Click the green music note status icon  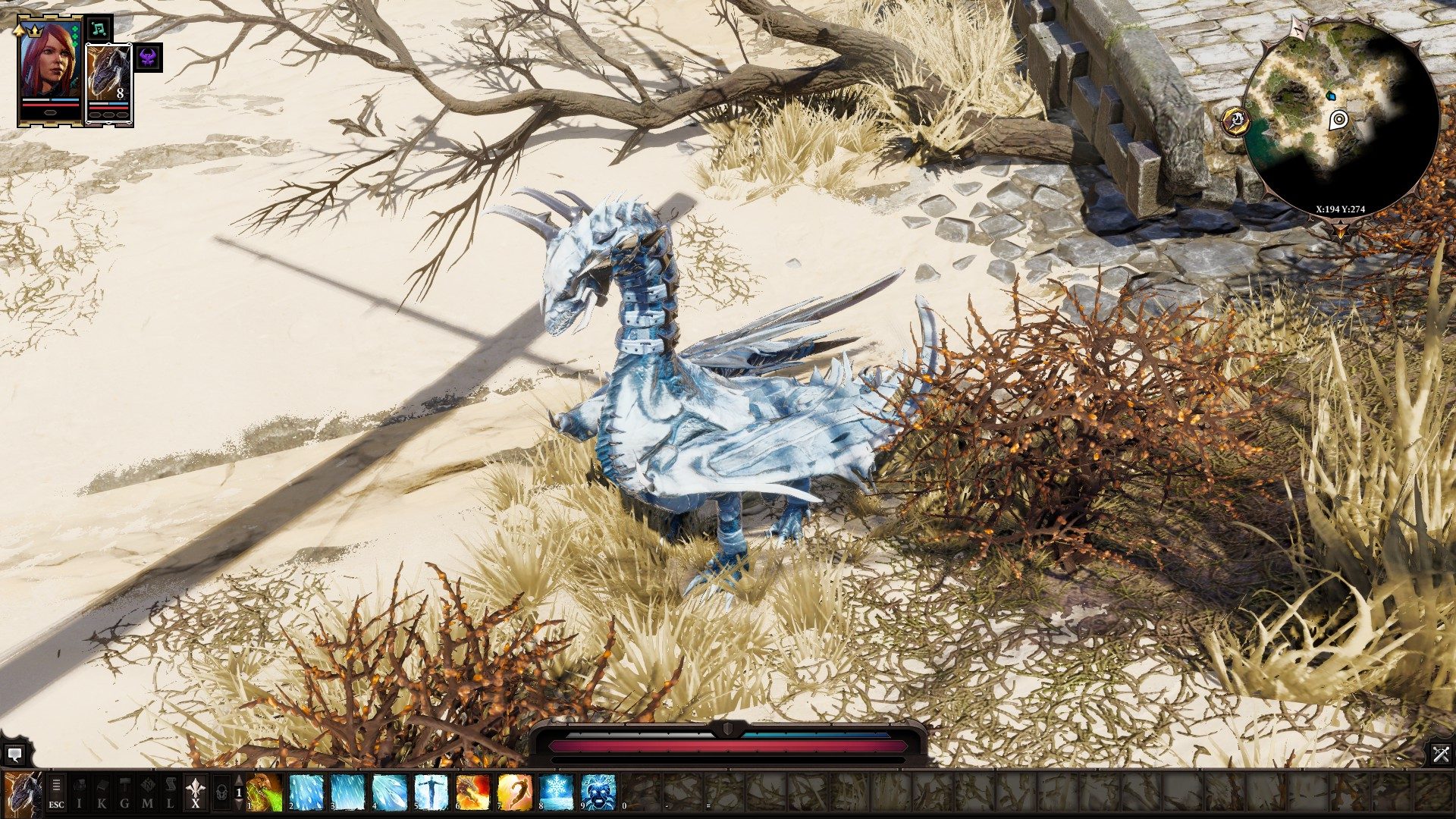pyautogui.click(x=99, y=30)
